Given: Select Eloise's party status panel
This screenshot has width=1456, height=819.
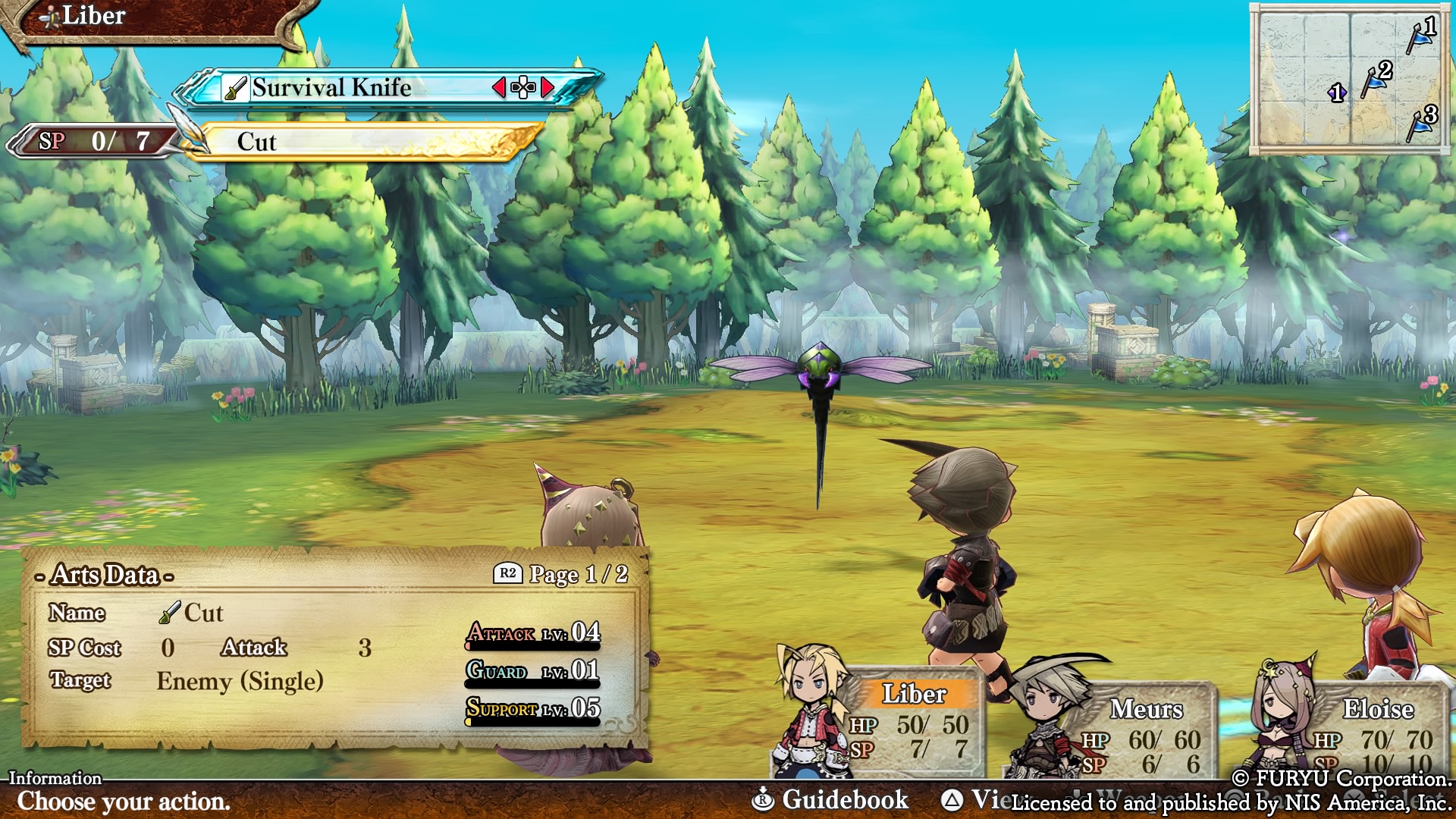Looking at the screenshot, I should click(1376, 732).
